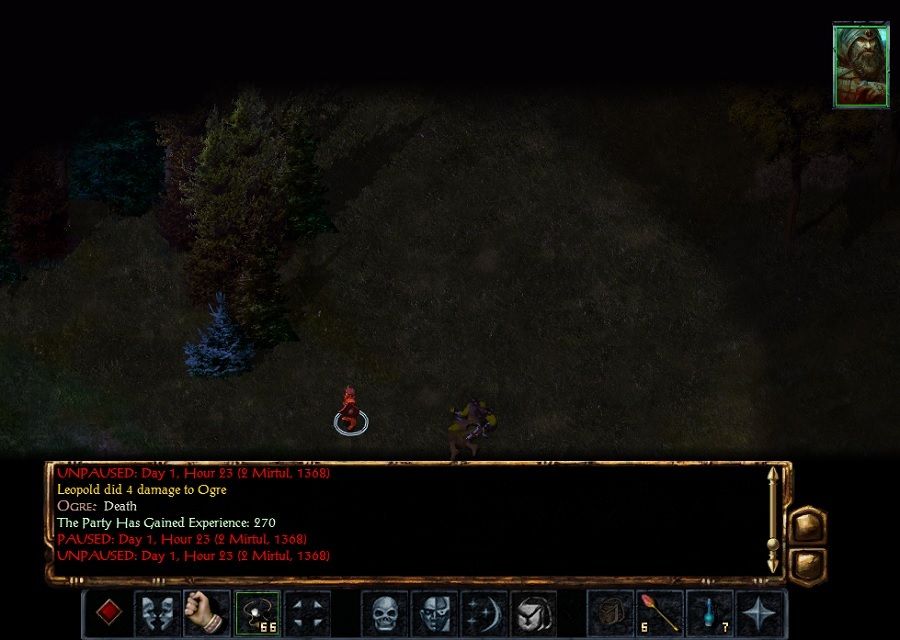Use the dark cube quick item slot

611,612
